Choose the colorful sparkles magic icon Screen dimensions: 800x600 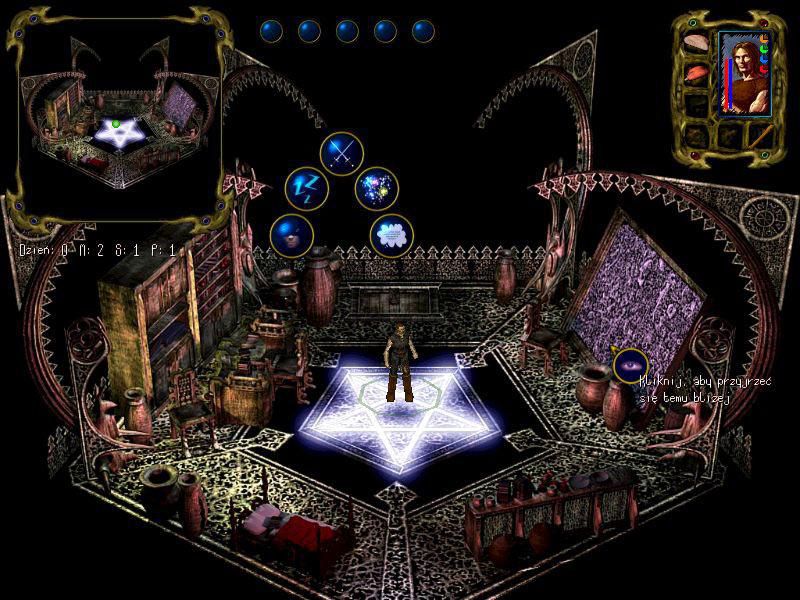click(377, 187)
